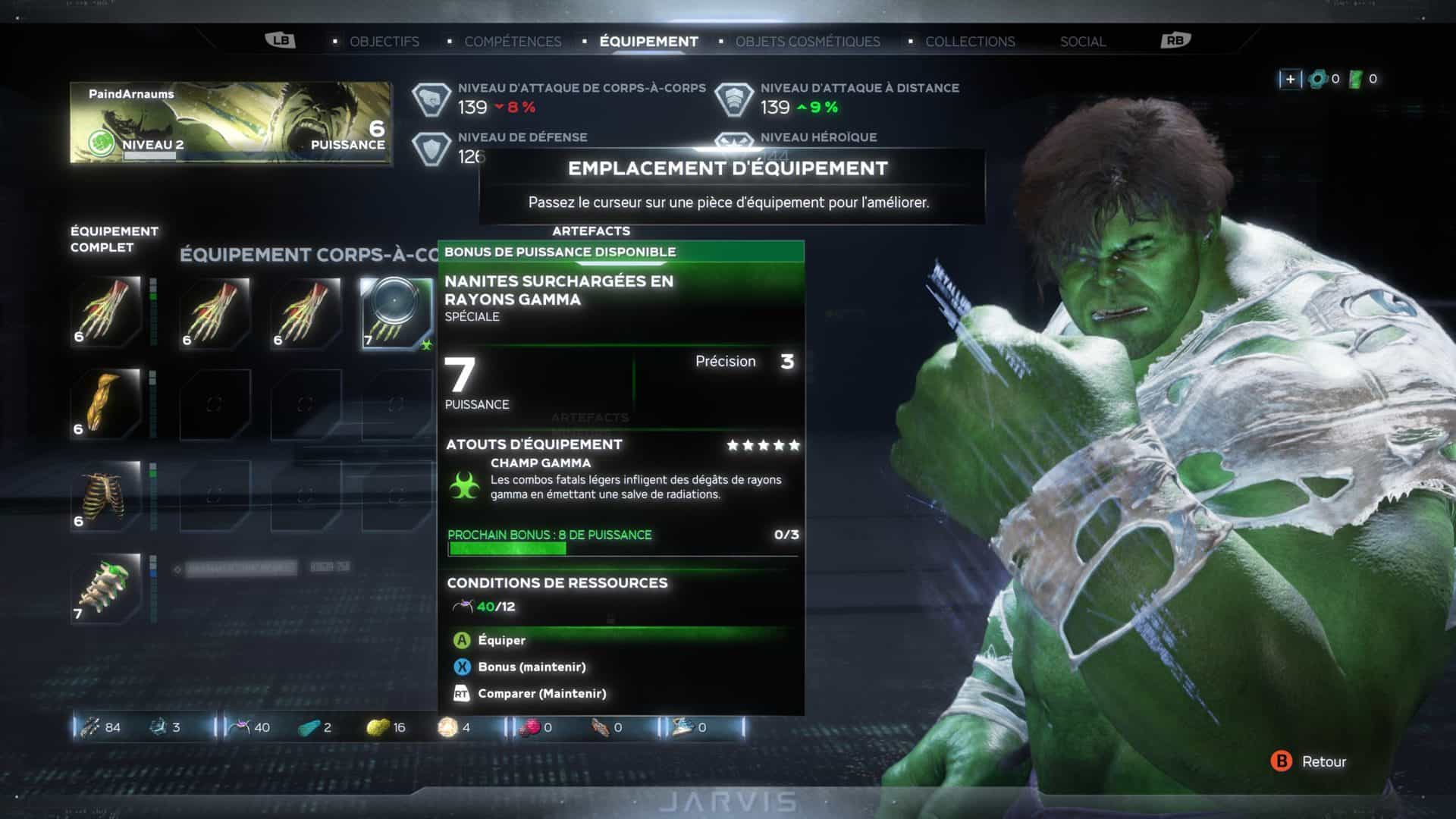Image resolution: width=1456 pixels, height=819 pixels.
Task: Choose Comparer (Maintenir) option
Action: tap(541, 694)
